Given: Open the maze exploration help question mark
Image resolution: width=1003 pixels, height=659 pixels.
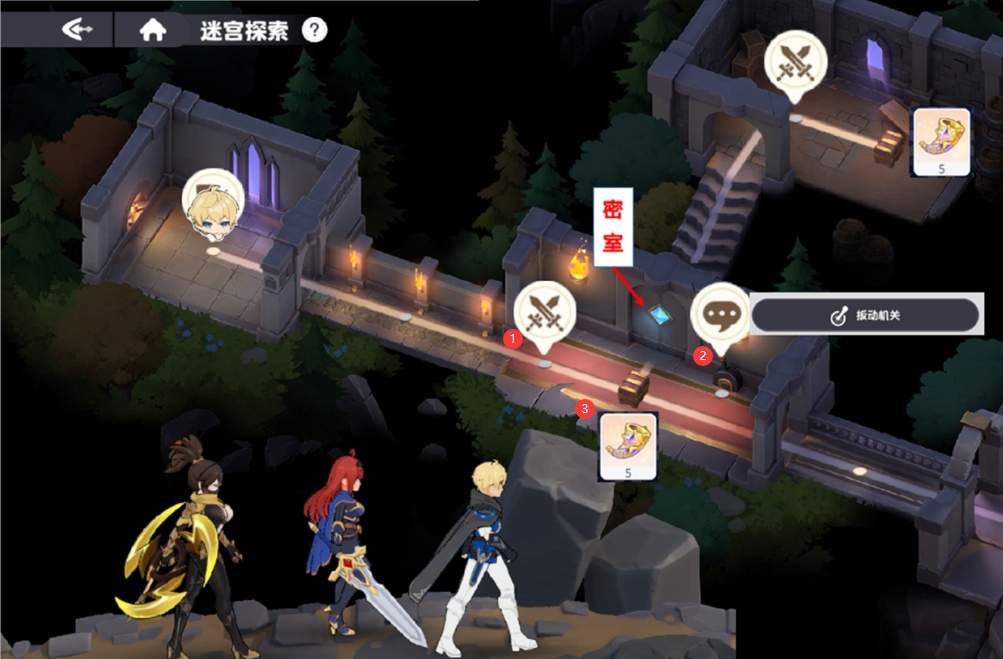Looking at the screenshot, I should (x=314, y=30).
